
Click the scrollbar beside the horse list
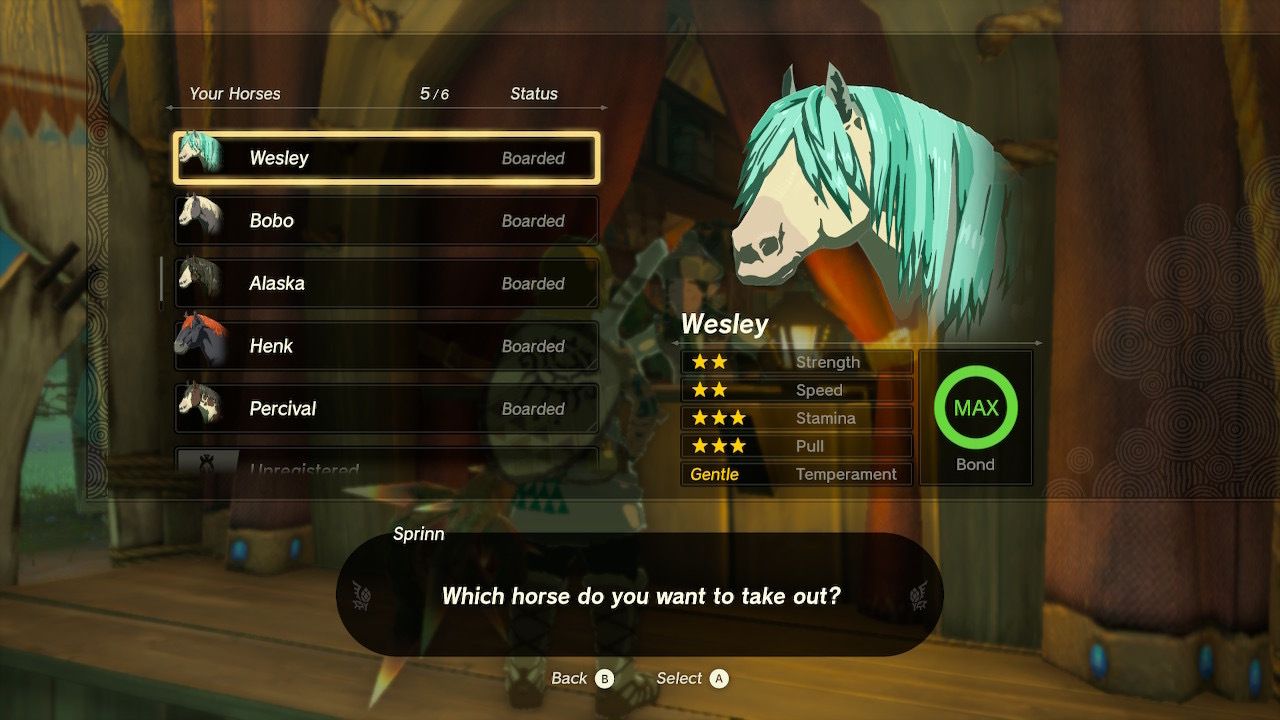click(x=162, y=278)
